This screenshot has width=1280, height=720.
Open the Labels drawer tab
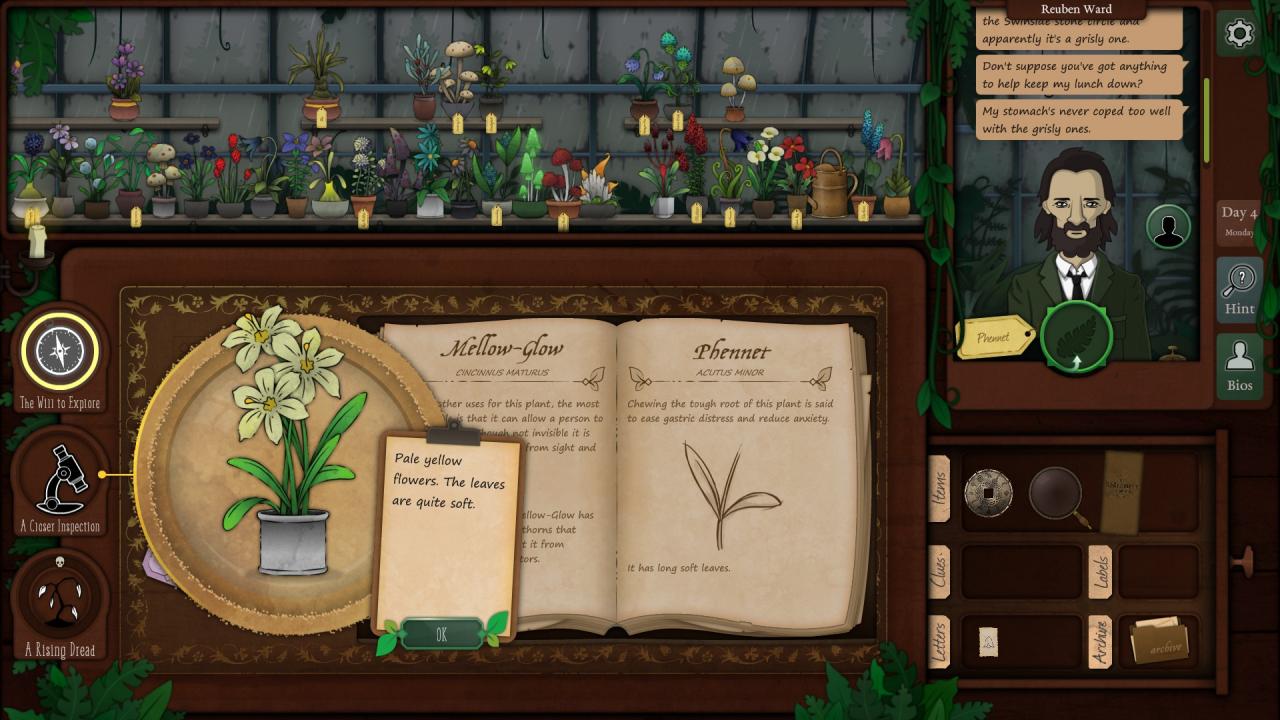tap(1100, 572)
